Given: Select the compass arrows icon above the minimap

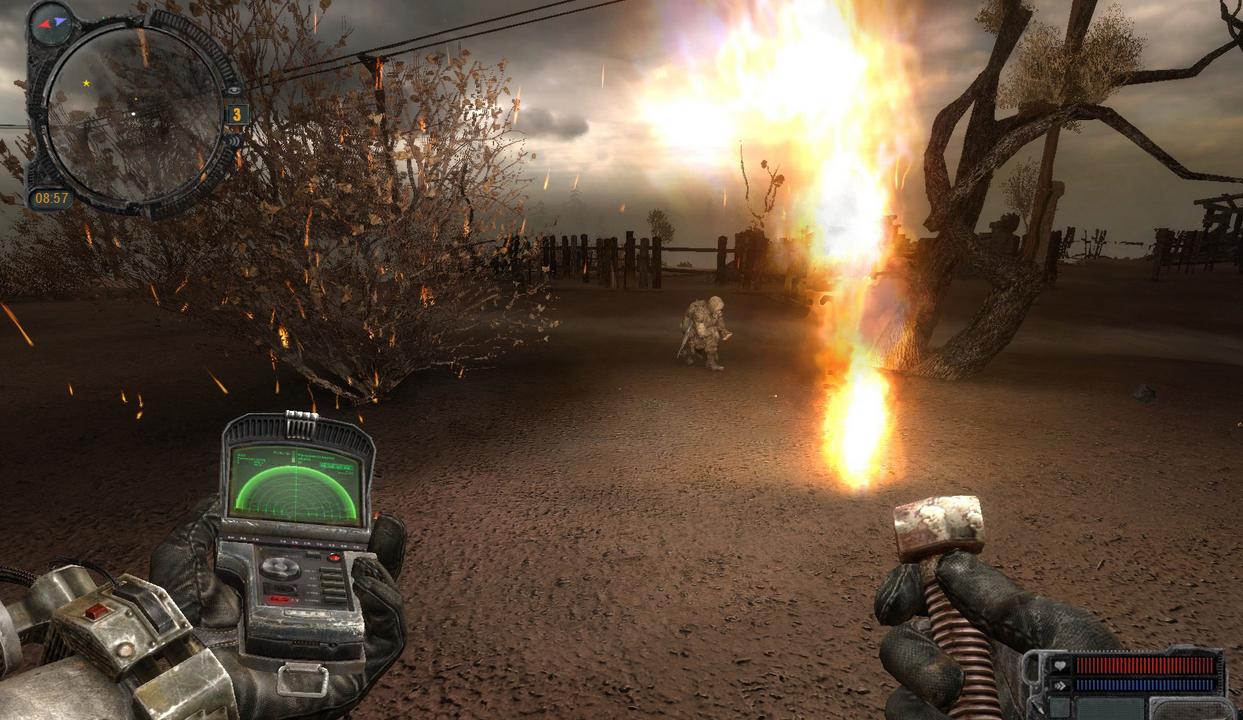Looking at the screenshot, I should pos(51,22).
